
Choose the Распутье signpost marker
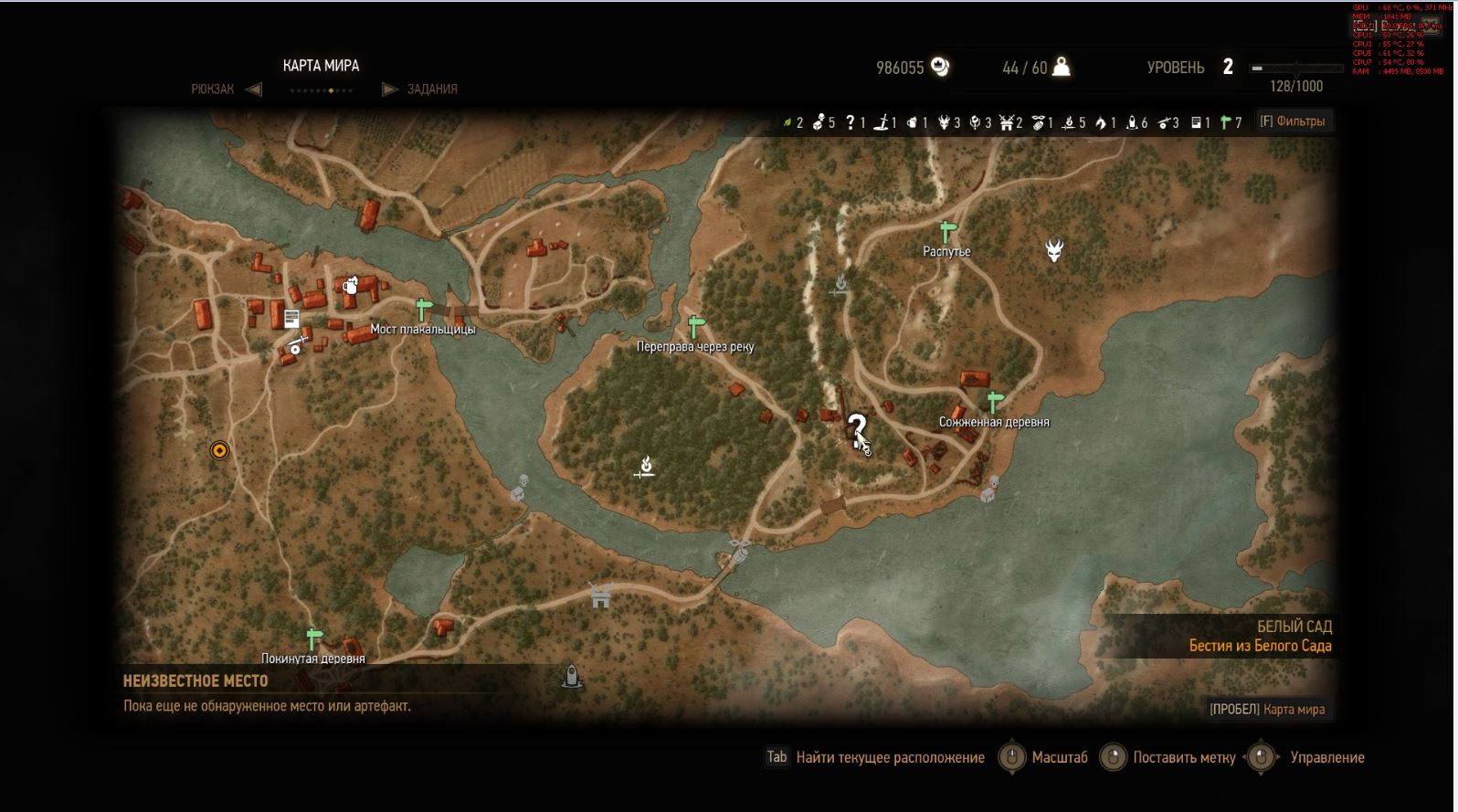coord(947,231)
